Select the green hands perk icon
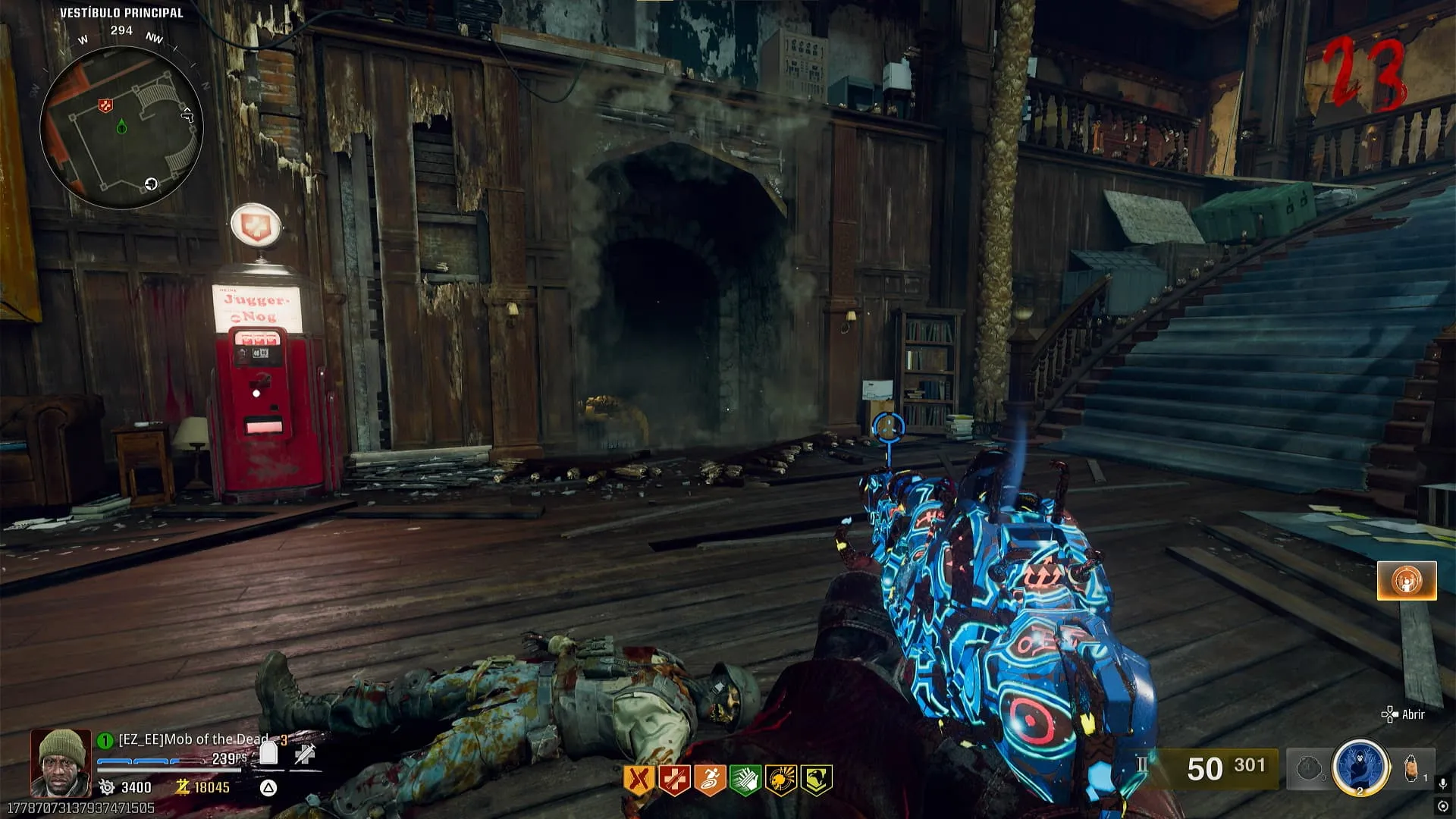 tap(745, 780)
